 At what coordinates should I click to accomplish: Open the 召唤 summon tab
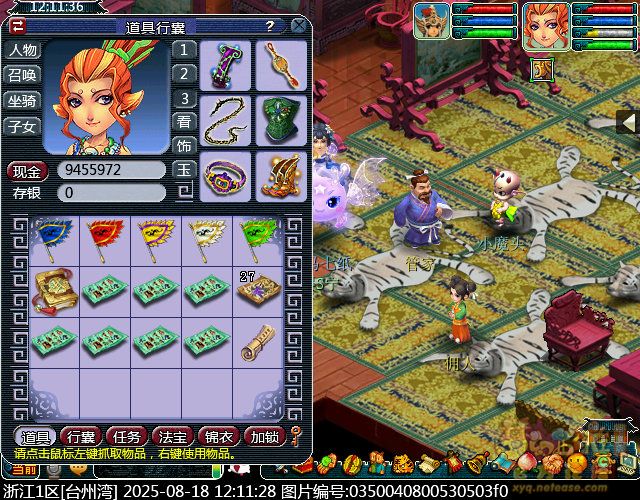click(22, 75)
